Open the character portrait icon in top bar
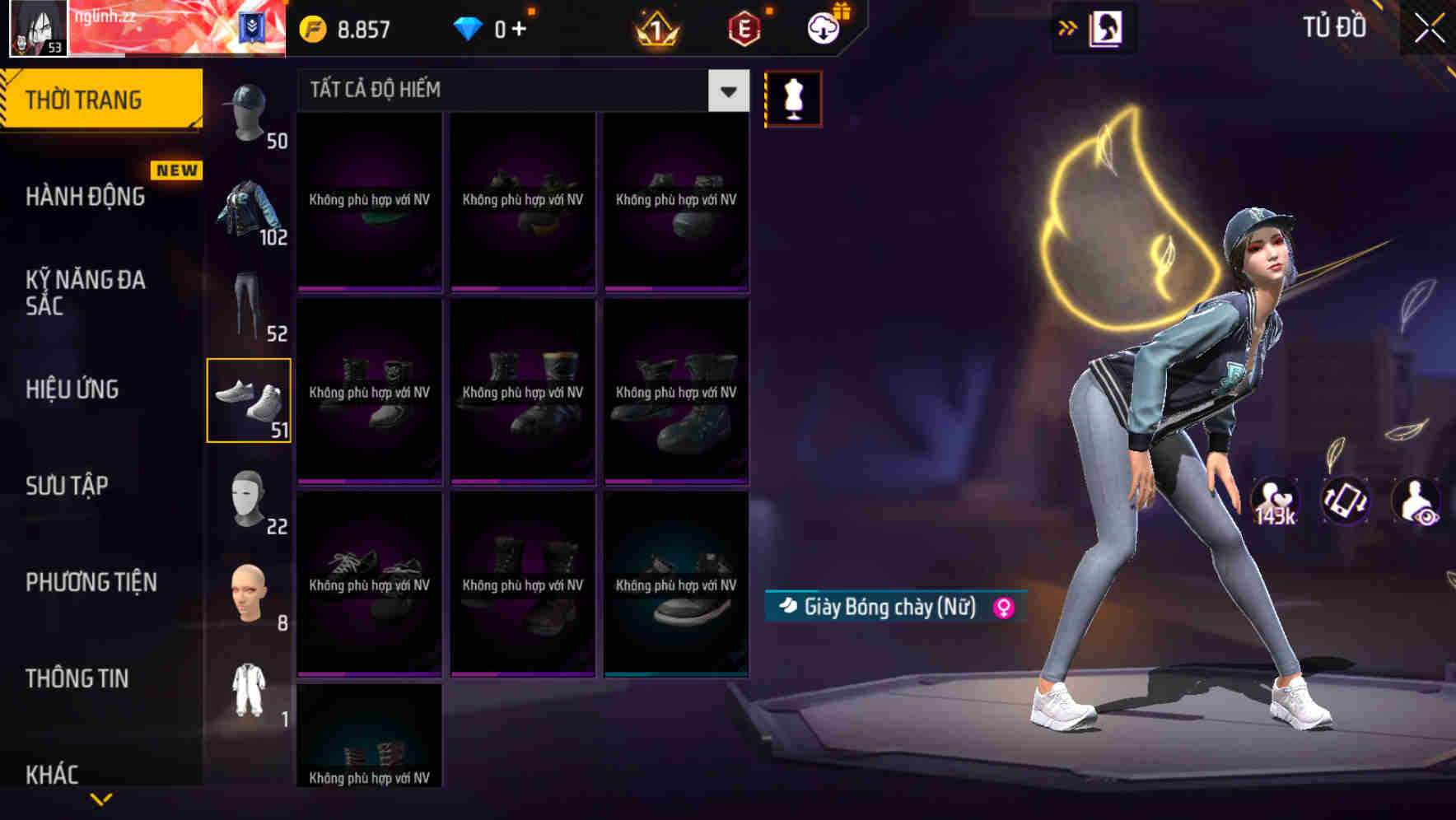The width and height of the screenshot is (1456, 820). (1104, 27)
